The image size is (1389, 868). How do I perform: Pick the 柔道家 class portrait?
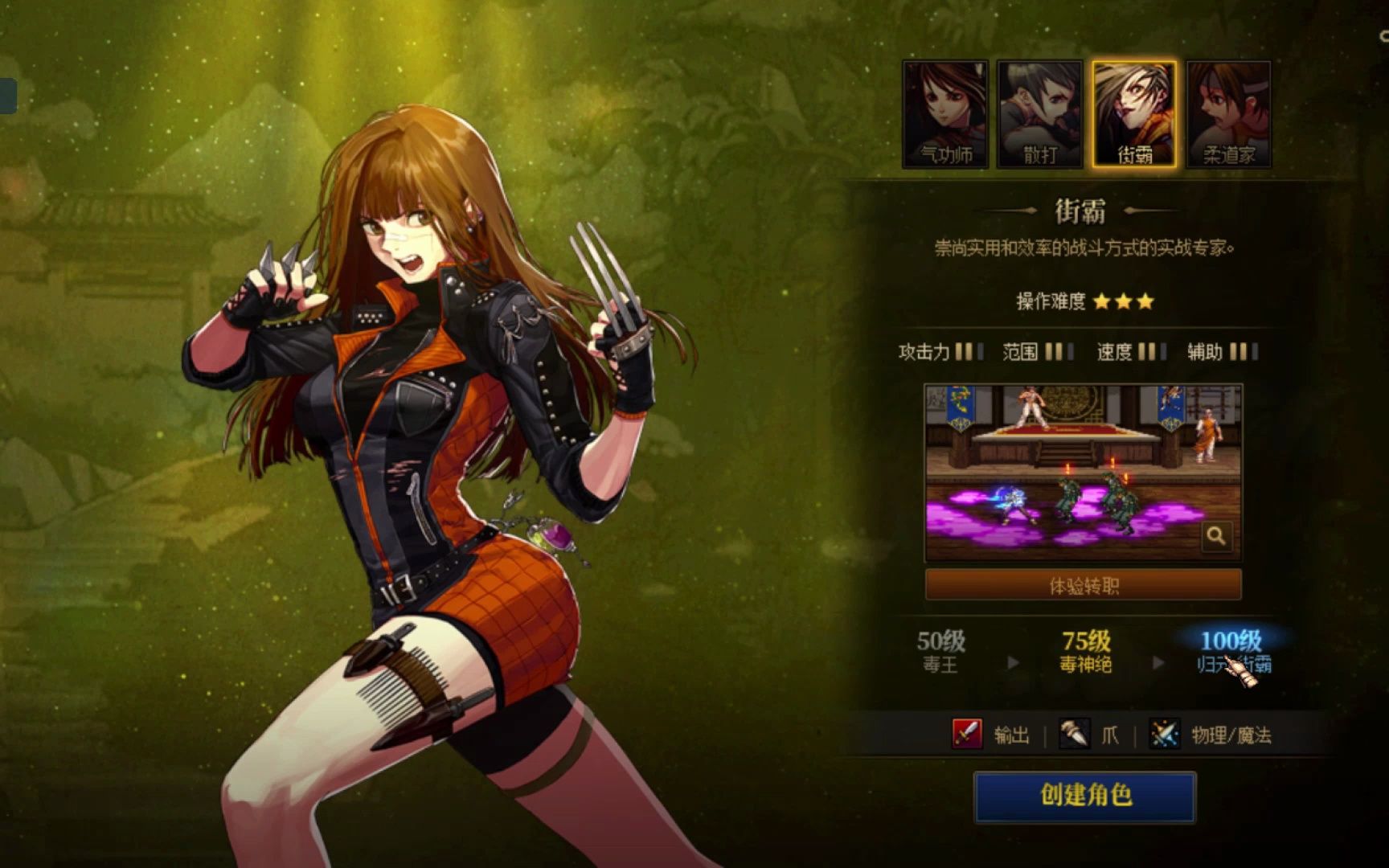click(x=1228, y=114)
